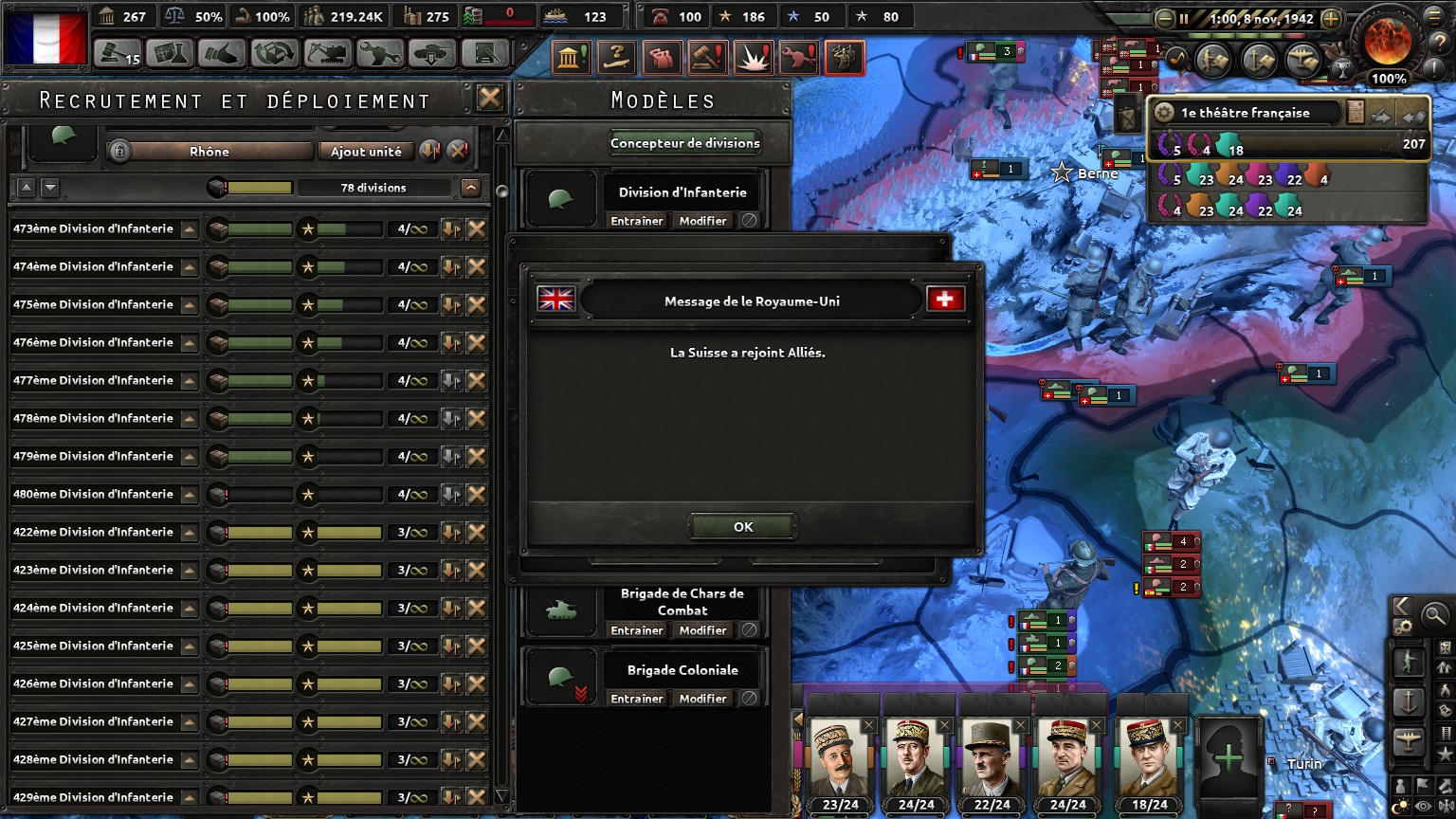Increase game speed with plus button
Viewport: 1456px width, 819px height.
[x=1331, y=18]
